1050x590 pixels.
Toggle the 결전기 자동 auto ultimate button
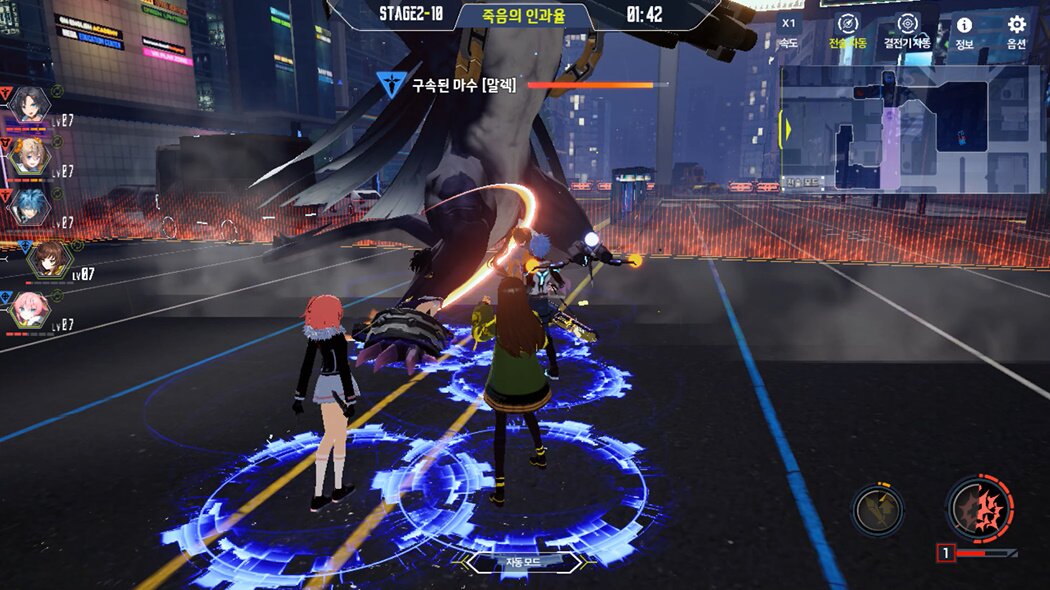907,31
